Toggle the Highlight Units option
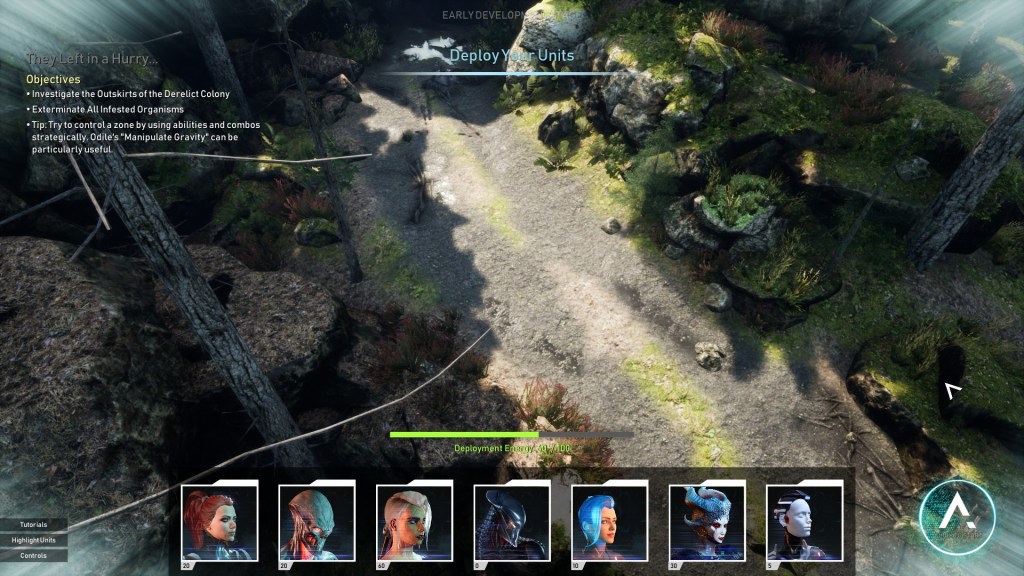Viewport: 1024px width, 576px height. (x=34, y=540)
